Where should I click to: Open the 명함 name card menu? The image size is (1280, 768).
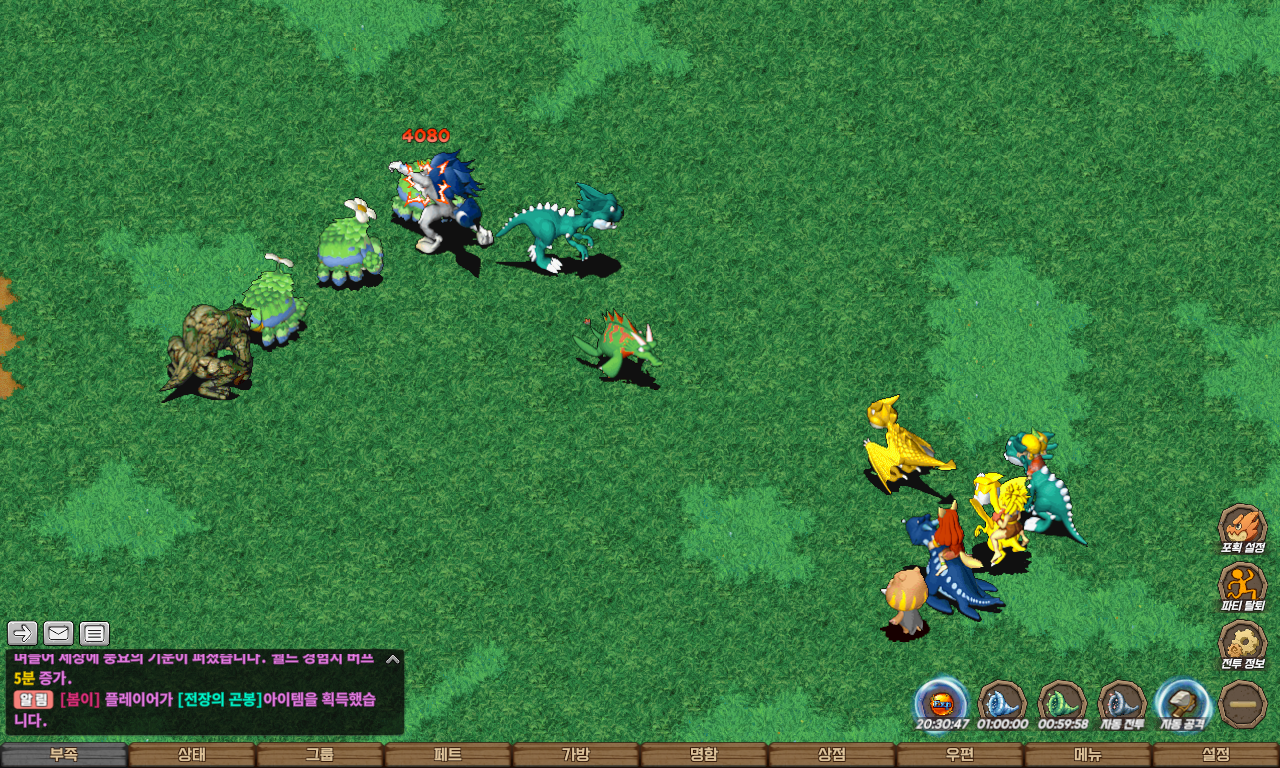[704, 755]
